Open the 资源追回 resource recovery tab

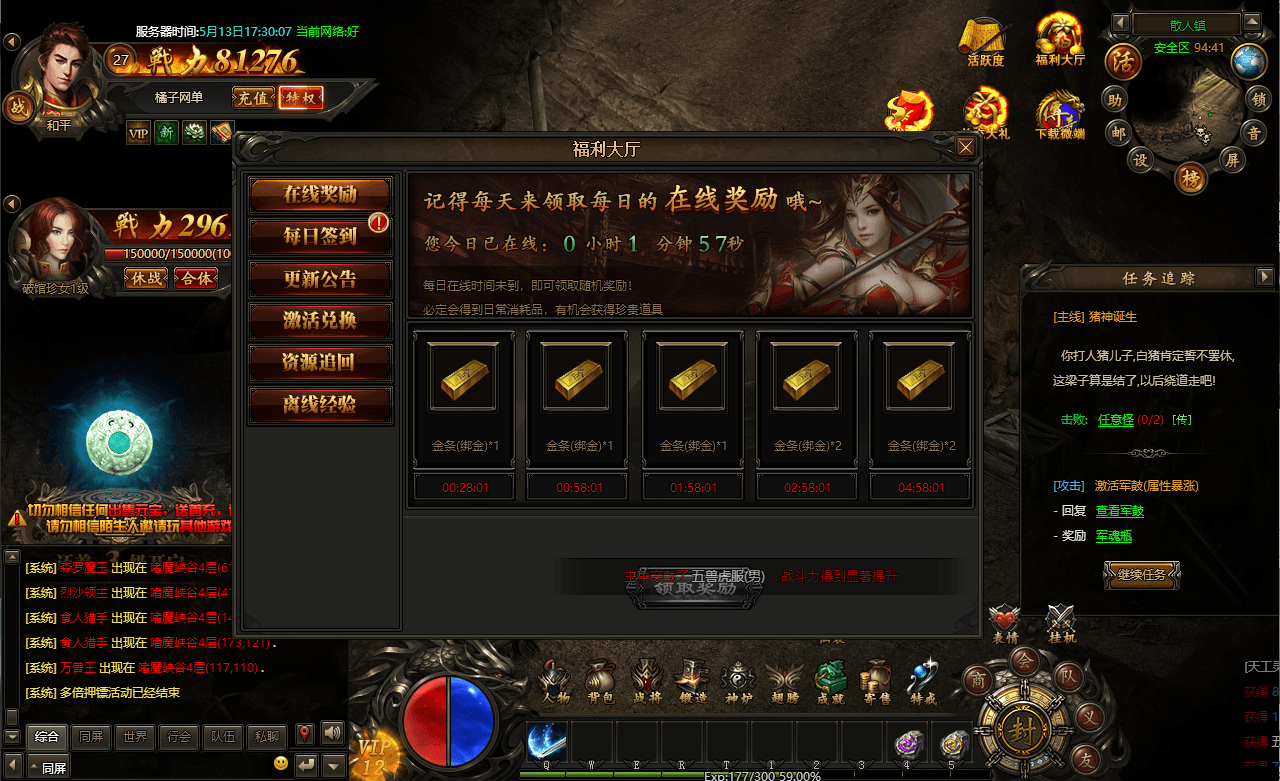(320, 363)
